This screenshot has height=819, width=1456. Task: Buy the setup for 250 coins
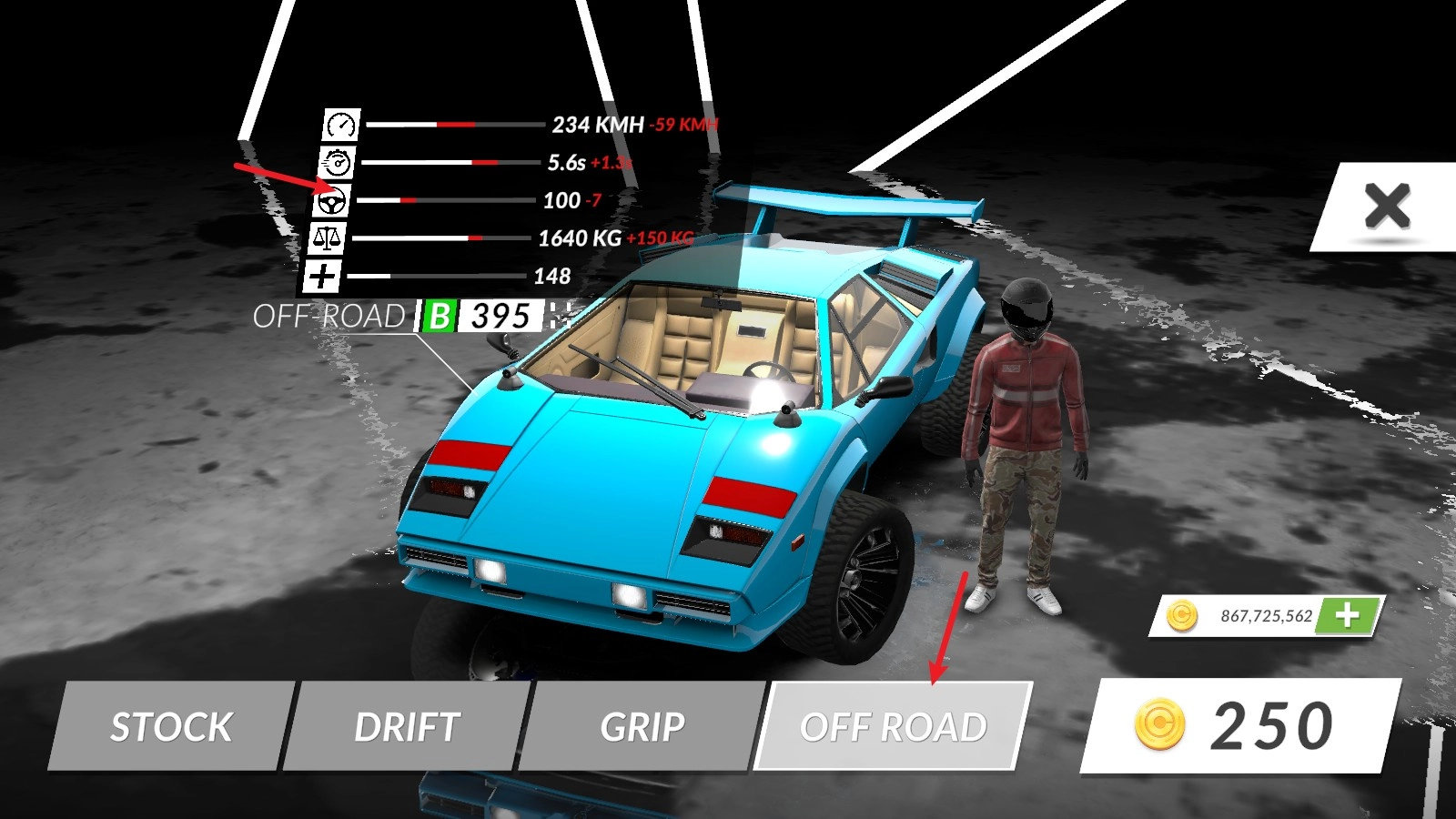[x=1239, y=726]
